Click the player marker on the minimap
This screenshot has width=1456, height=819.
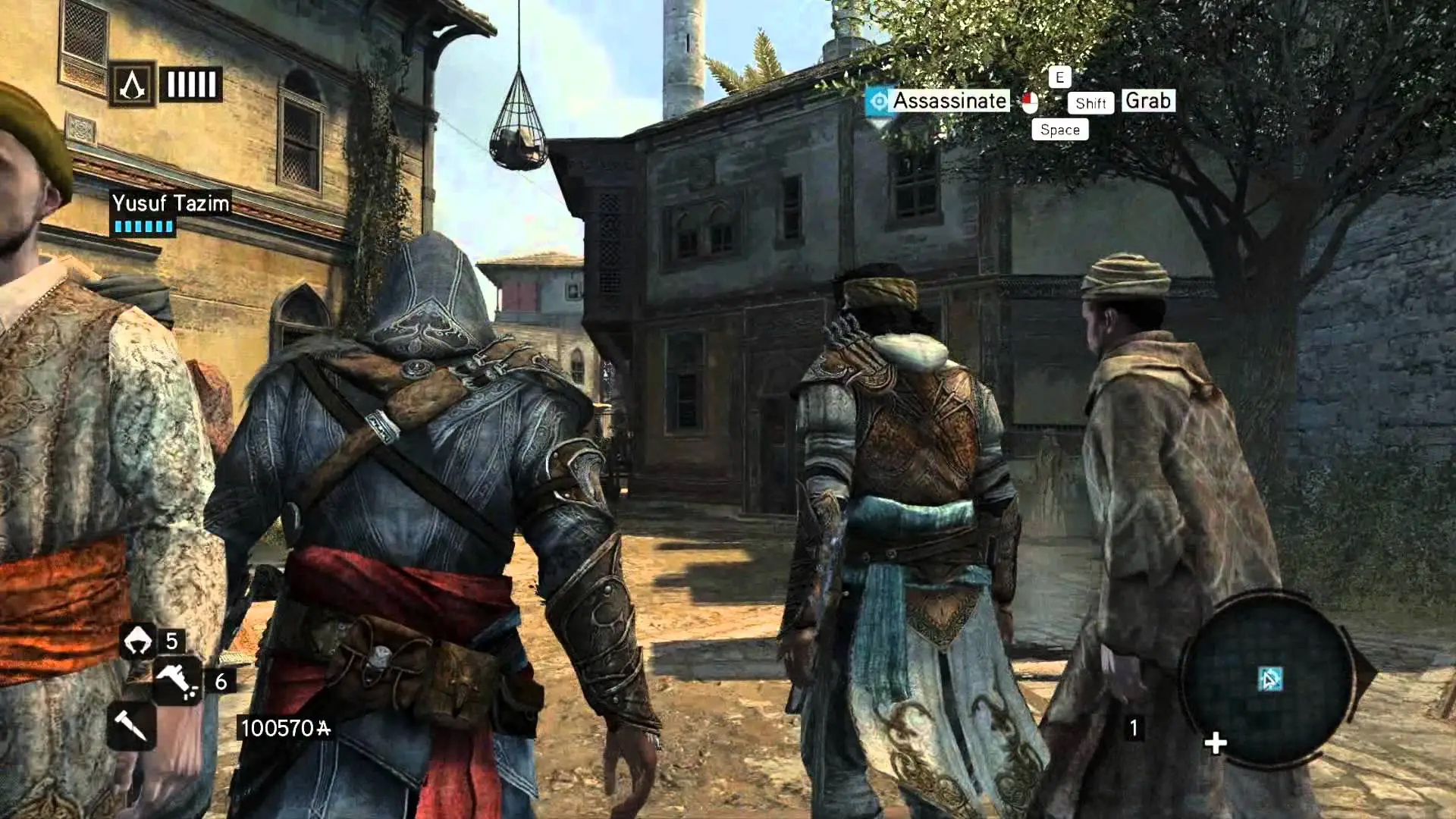click(1270, 679)
